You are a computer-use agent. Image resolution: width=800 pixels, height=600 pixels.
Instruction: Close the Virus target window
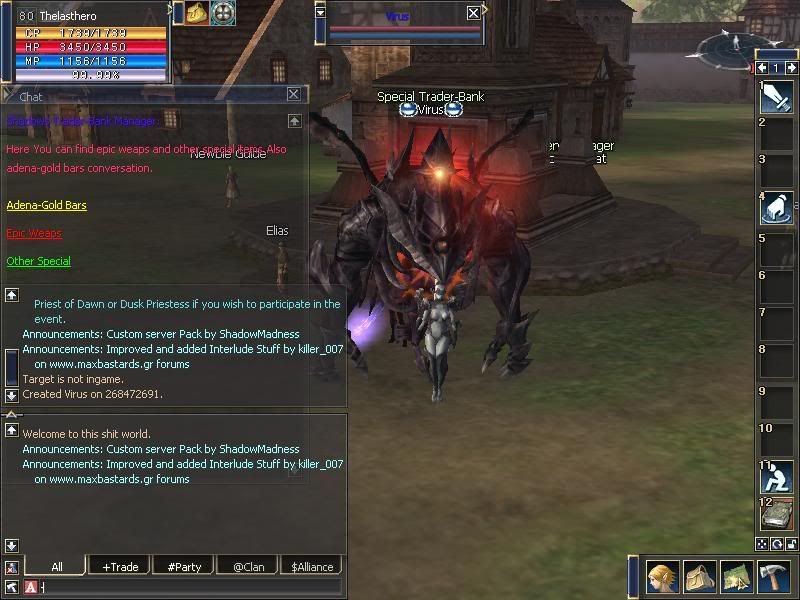point(473,13)
